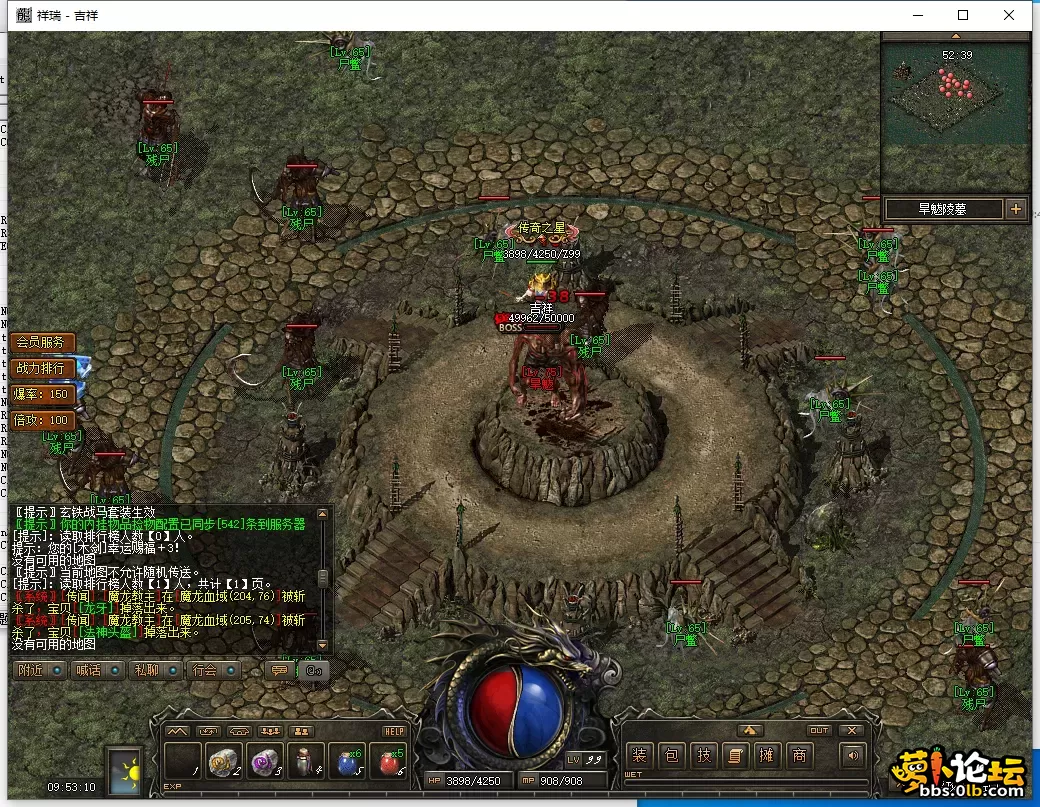Show the 战力排行 power ranking
This screenshot has height=807, width=1040.
(x=41, y=368)
